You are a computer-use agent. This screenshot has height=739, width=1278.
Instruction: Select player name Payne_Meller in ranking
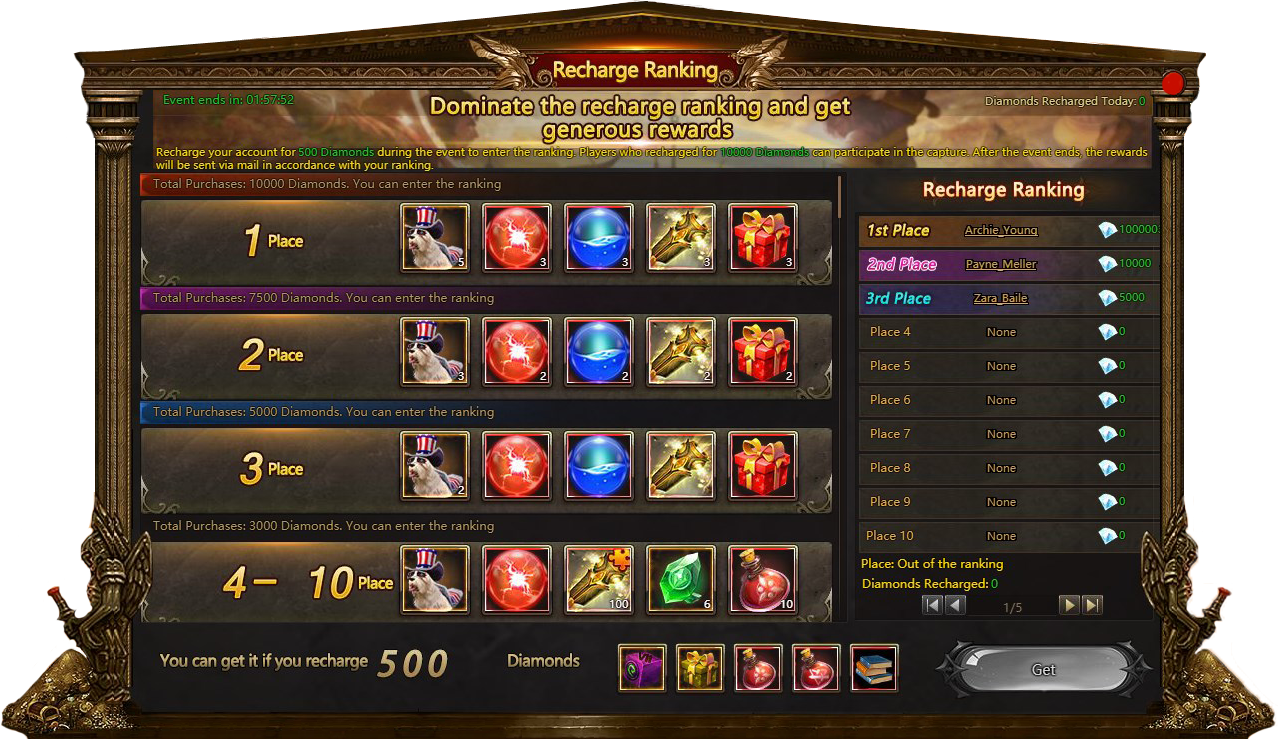point(1000,265)
